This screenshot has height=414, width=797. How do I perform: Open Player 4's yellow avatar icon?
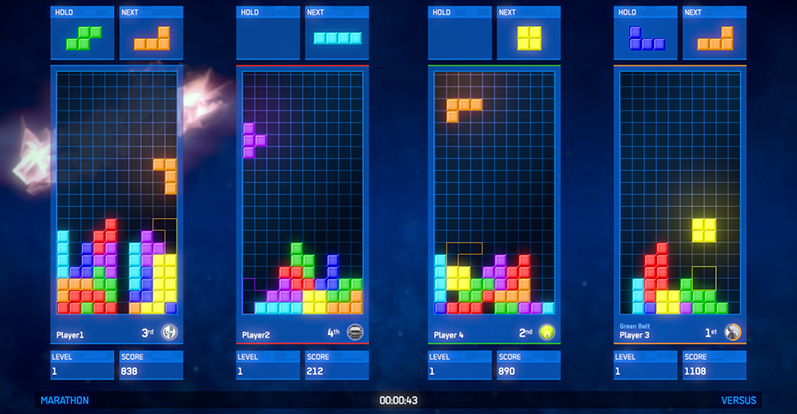point(547,332)
